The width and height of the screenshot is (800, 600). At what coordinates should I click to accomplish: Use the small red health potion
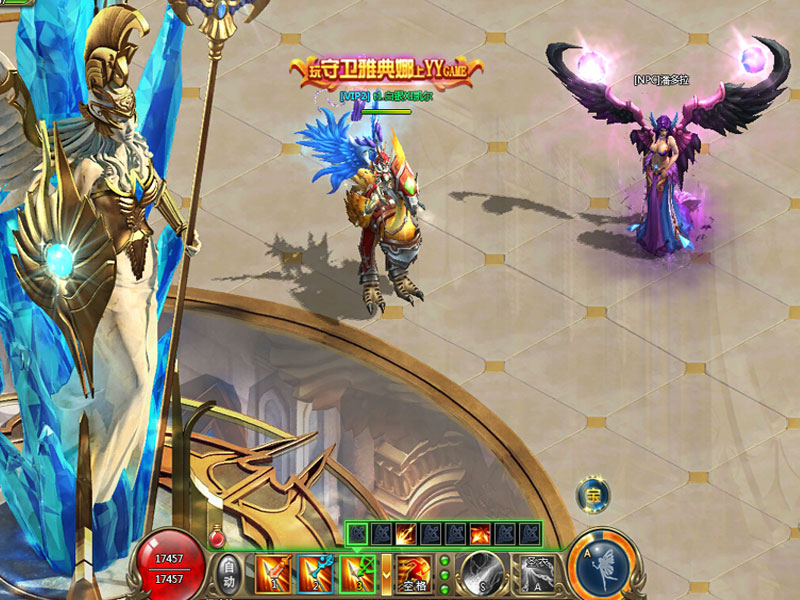tap(216, 539)
